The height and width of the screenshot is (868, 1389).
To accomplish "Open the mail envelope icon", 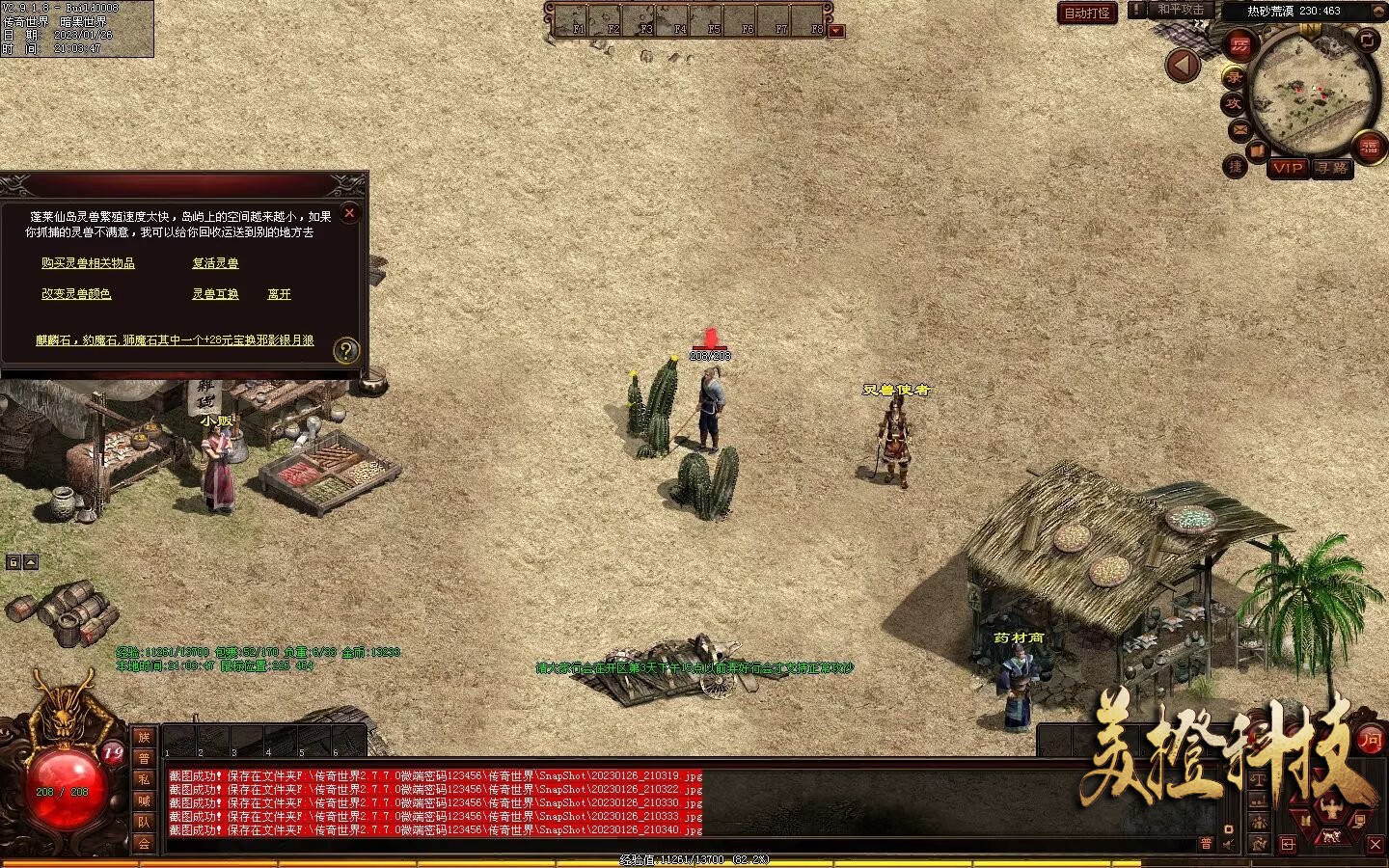I will click(x=1239, y=129).
